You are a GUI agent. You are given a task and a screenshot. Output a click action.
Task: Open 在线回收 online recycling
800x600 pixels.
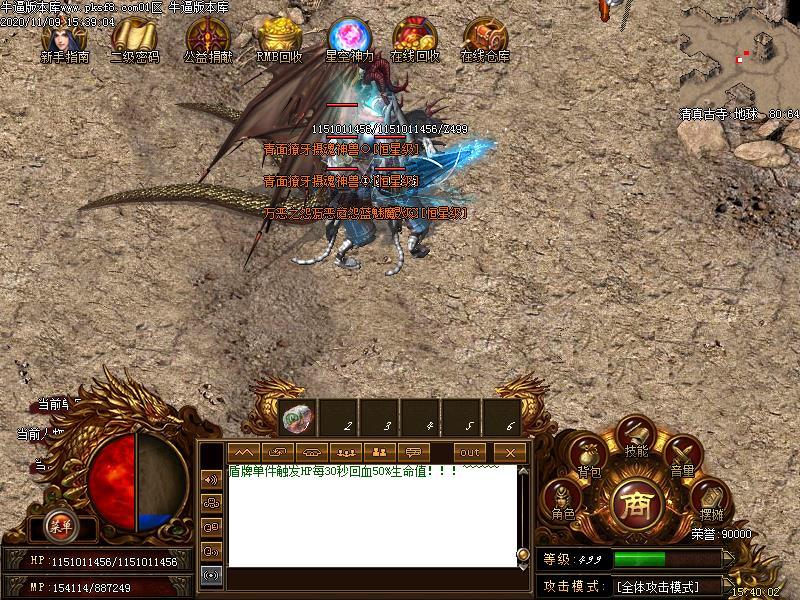click(x=414, y=40)
